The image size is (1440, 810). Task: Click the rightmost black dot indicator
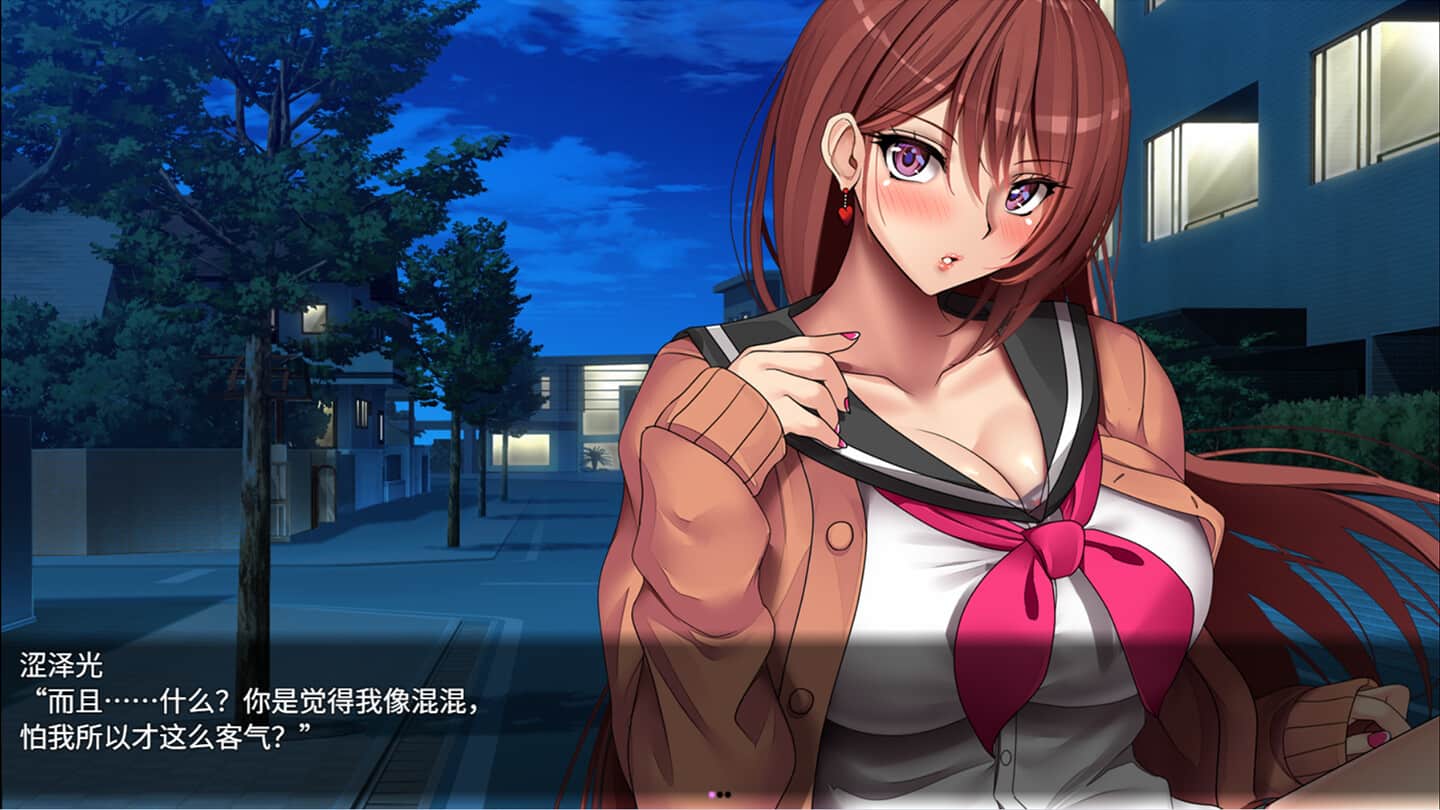click(x=728, y=795)
